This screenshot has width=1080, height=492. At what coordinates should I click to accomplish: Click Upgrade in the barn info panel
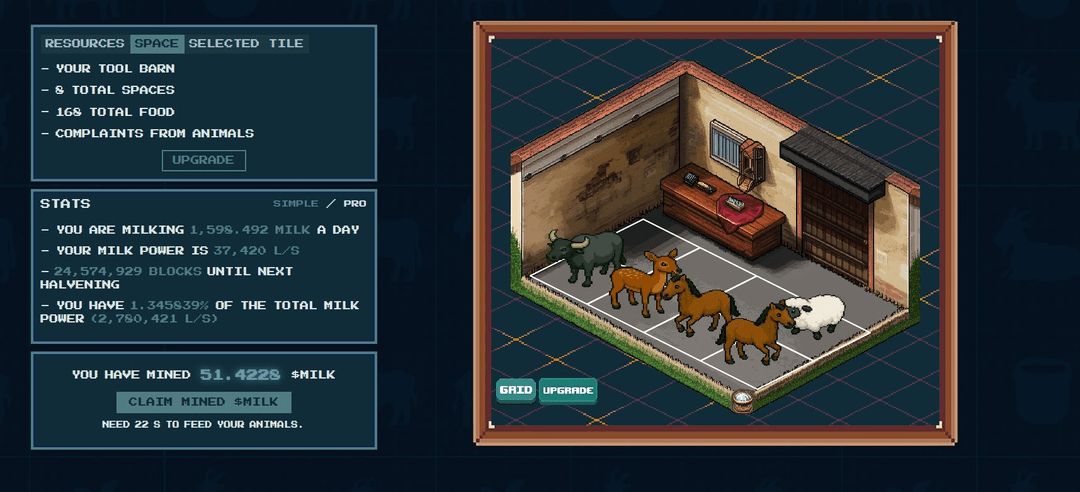tap(203, 160)
